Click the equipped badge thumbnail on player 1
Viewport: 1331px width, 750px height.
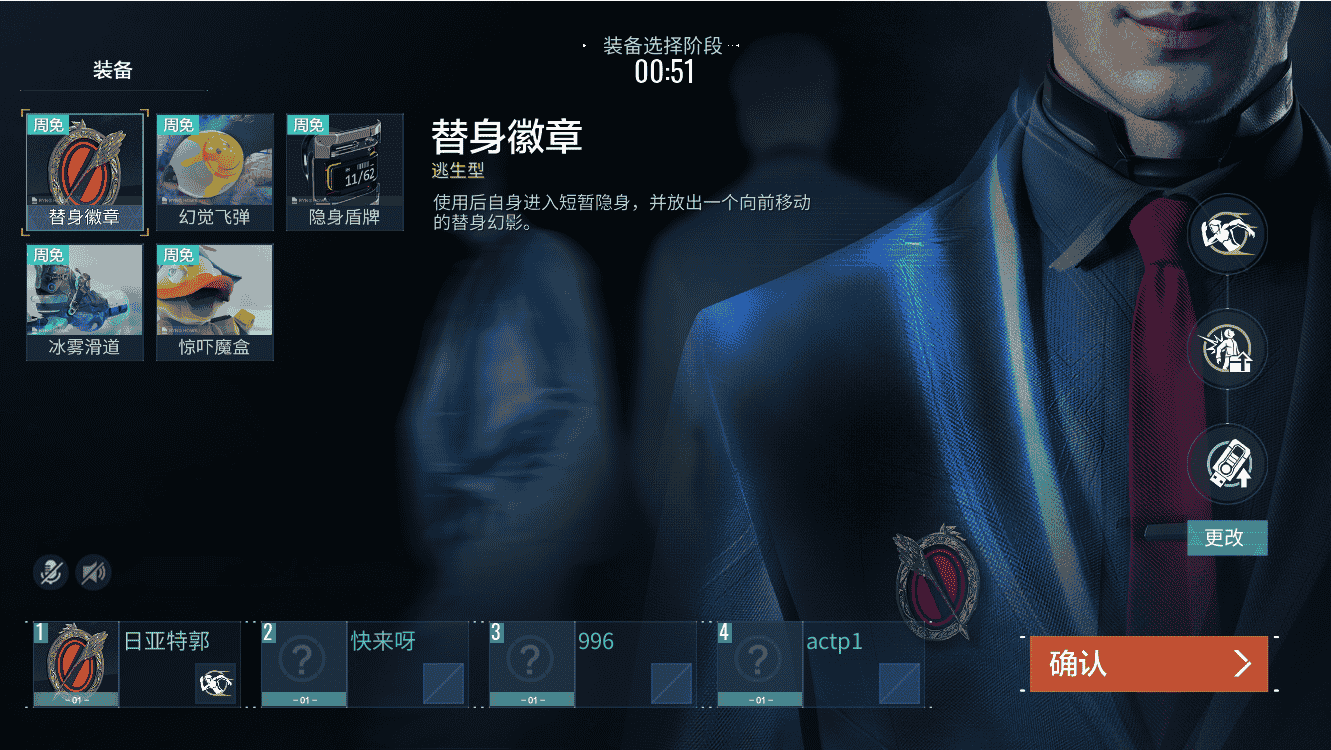(x=75, y=663)
